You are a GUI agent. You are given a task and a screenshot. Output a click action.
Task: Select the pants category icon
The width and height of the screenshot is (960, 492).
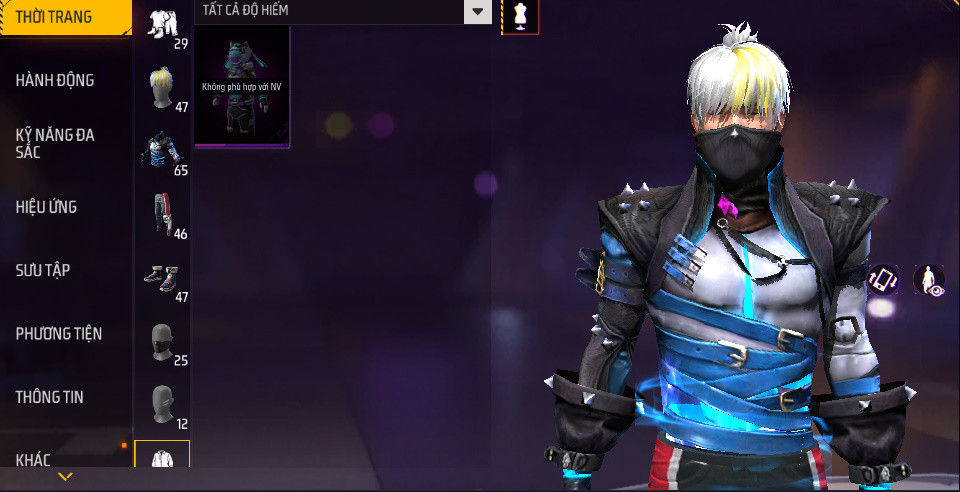coord(162,215)
